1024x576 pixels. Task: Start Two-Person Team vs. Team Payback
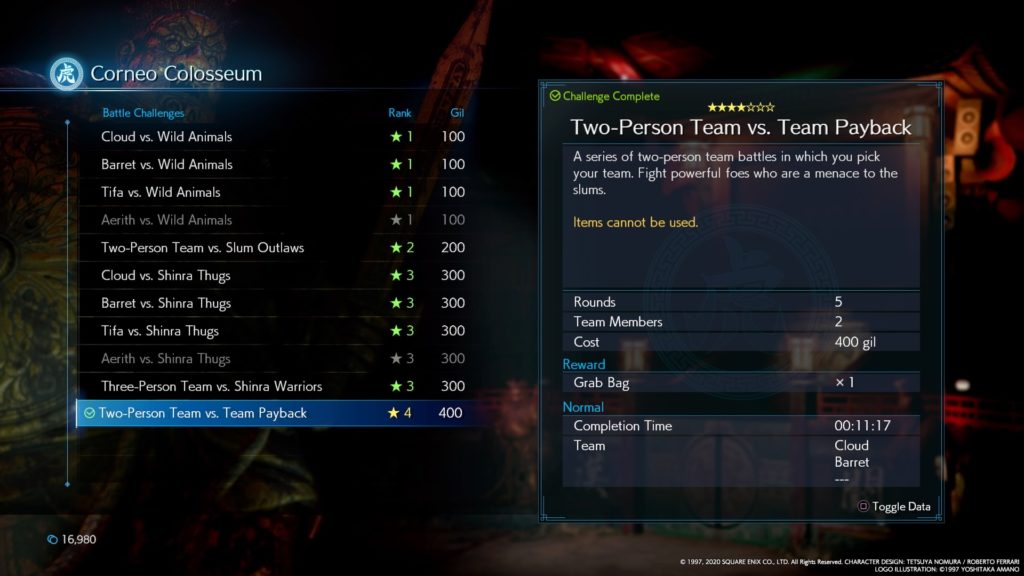[203, 413]
